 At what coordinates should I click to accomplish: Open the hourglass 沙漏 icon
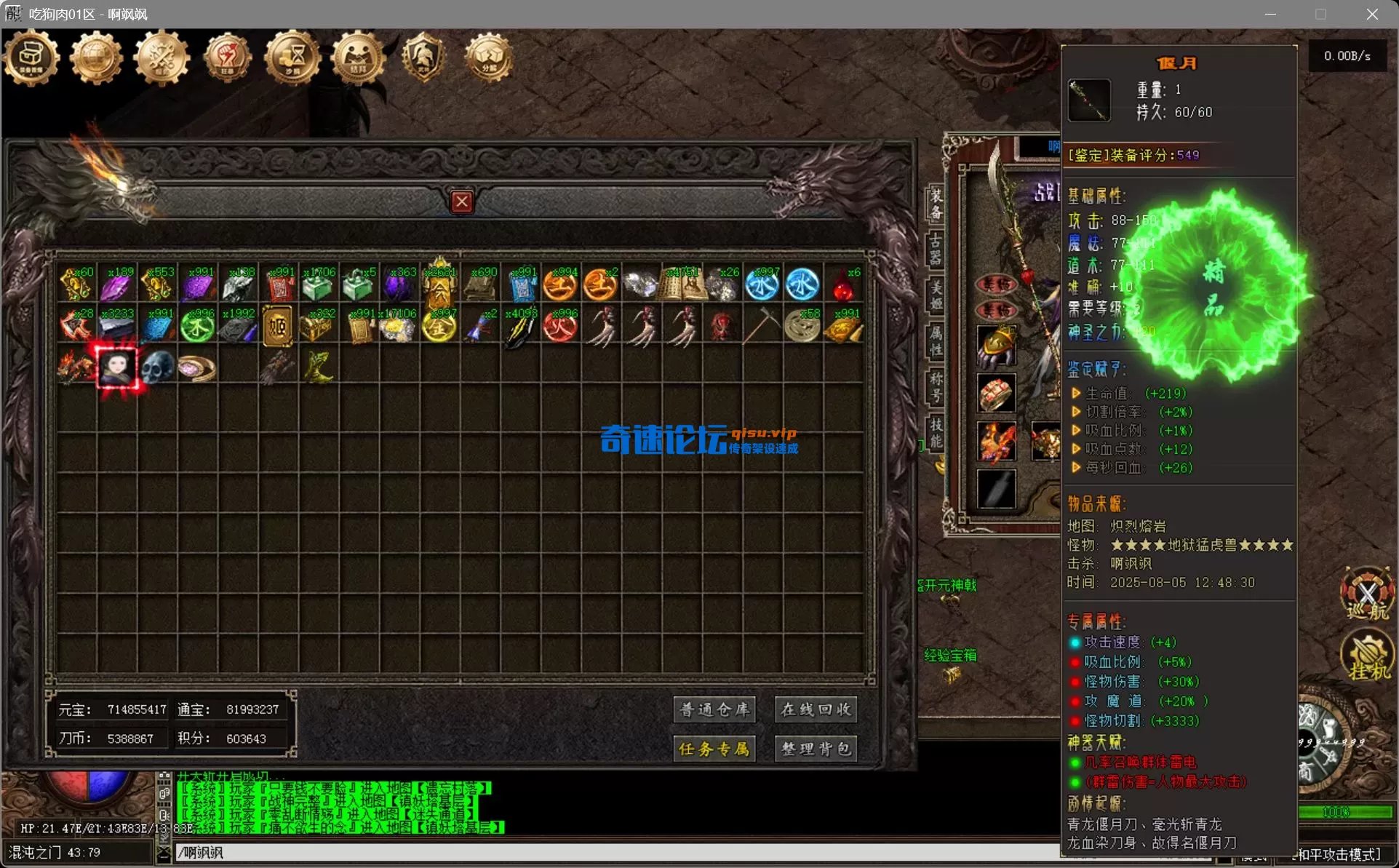(291, 58)
